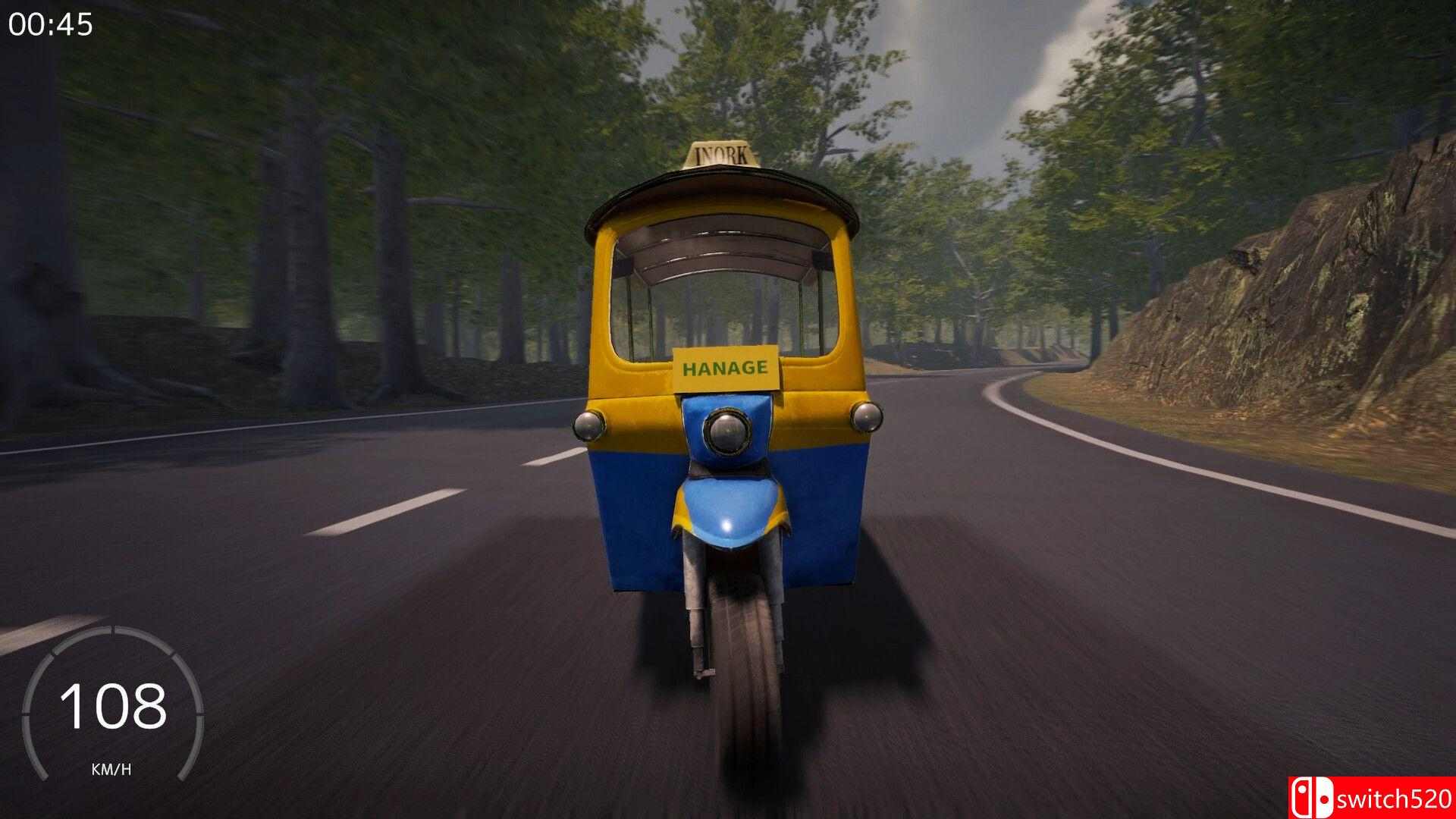Click the Nintendo Switch logo watermark
Image resolution: width=1456 pixels, height=819 pixels.
click(1313, 798)
